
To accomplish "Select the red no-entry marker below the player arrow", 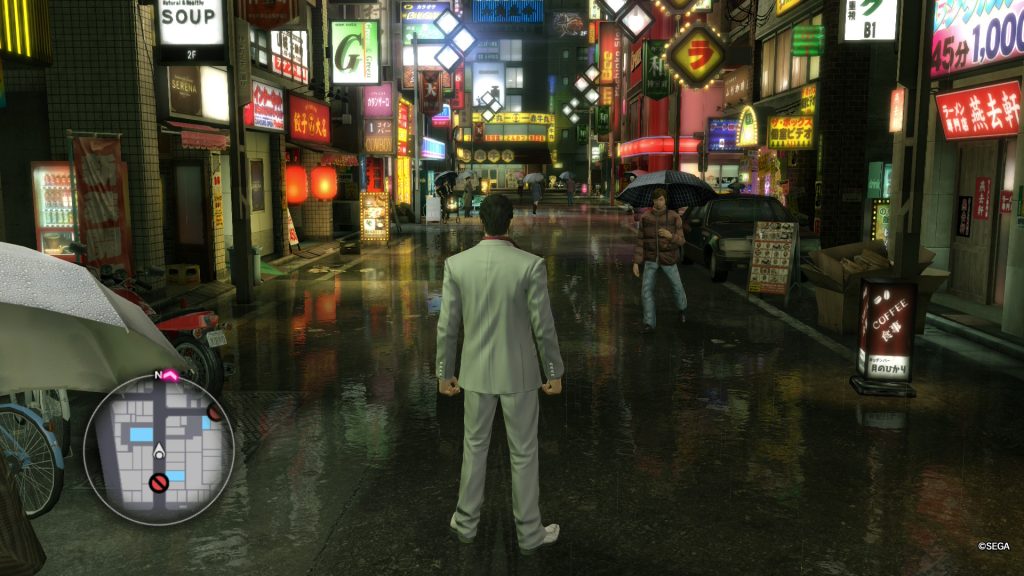I will [x=158, y=484].
